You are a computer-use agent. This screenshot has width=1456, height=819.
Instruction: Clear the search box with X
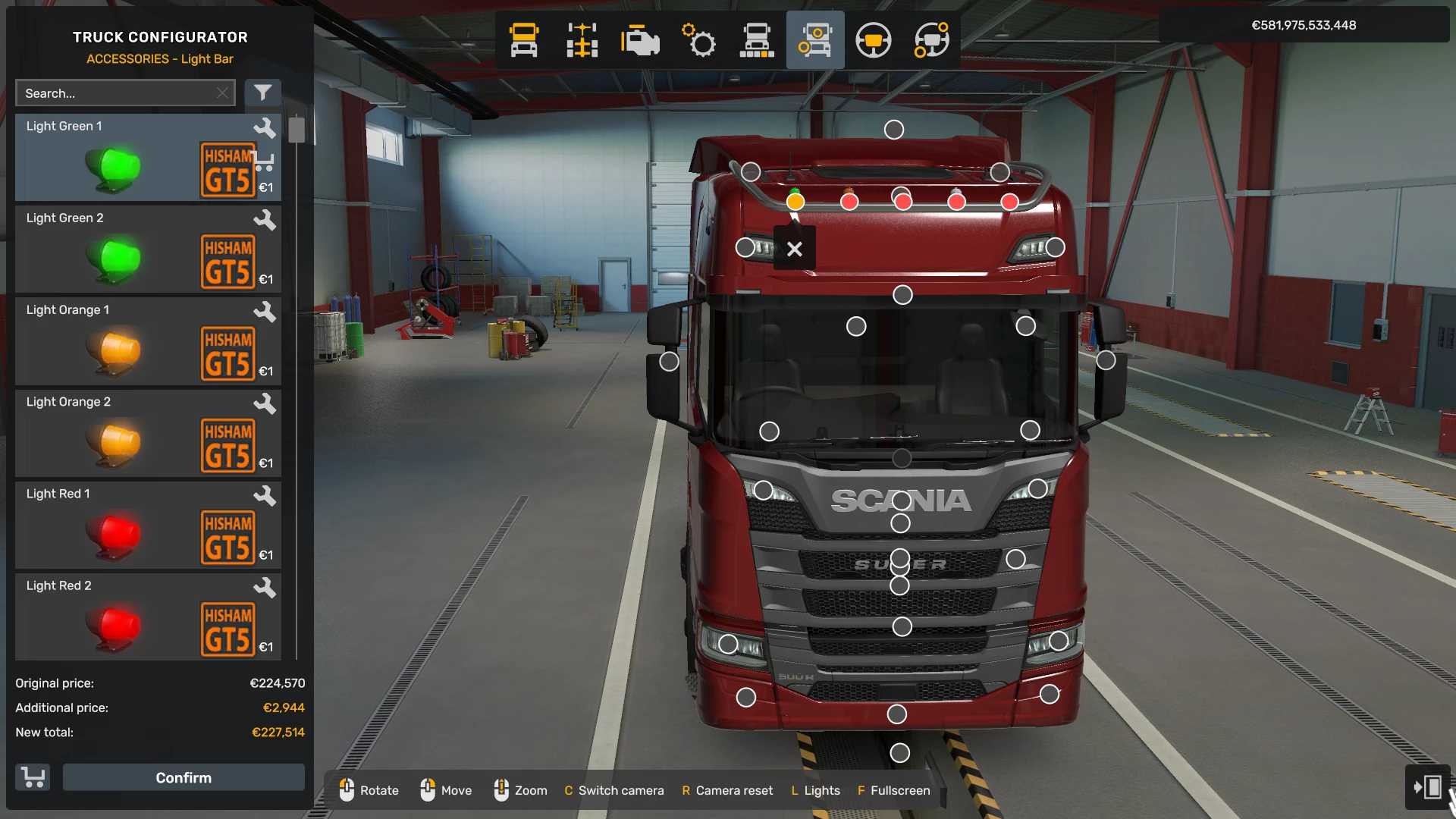pyautogui.click(x=222, y=93)
